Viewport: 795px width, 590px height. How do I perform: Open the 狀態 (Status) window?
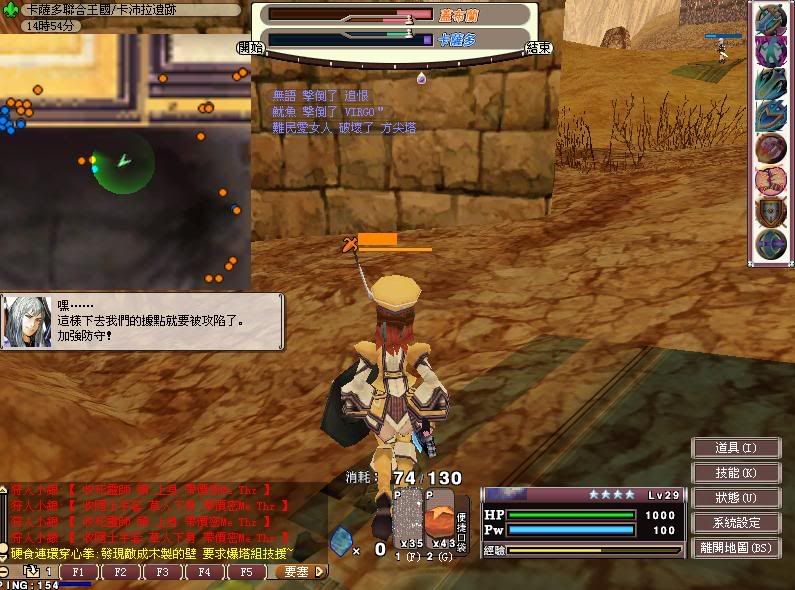(x=735, y=497)
